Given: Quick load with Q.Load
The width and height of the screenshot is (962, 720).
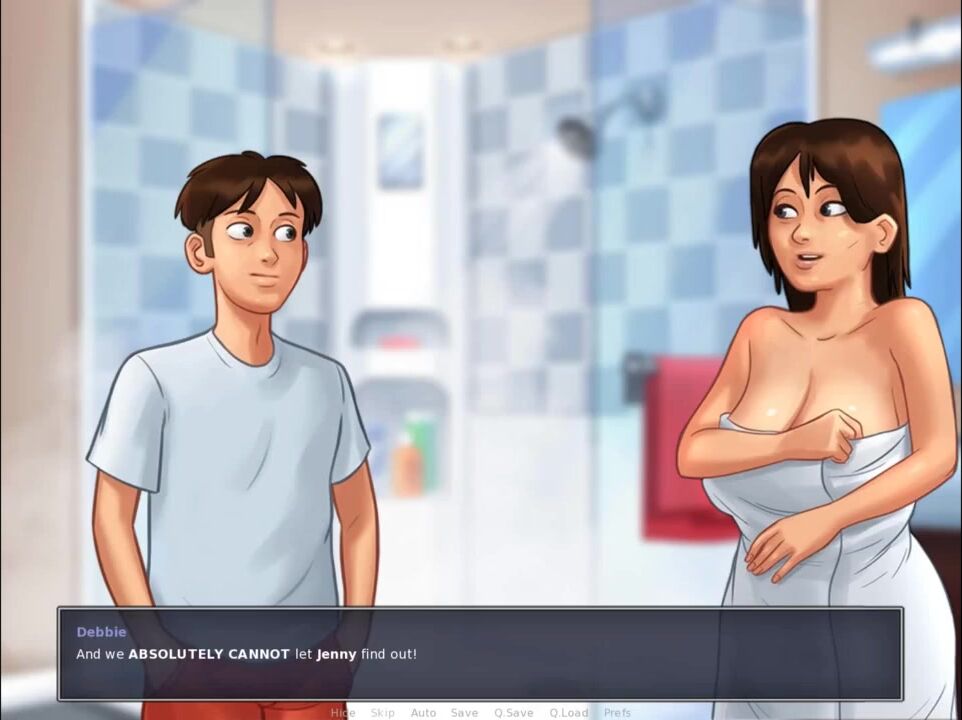Looking at the screenshot, I should tap(568, 713).
